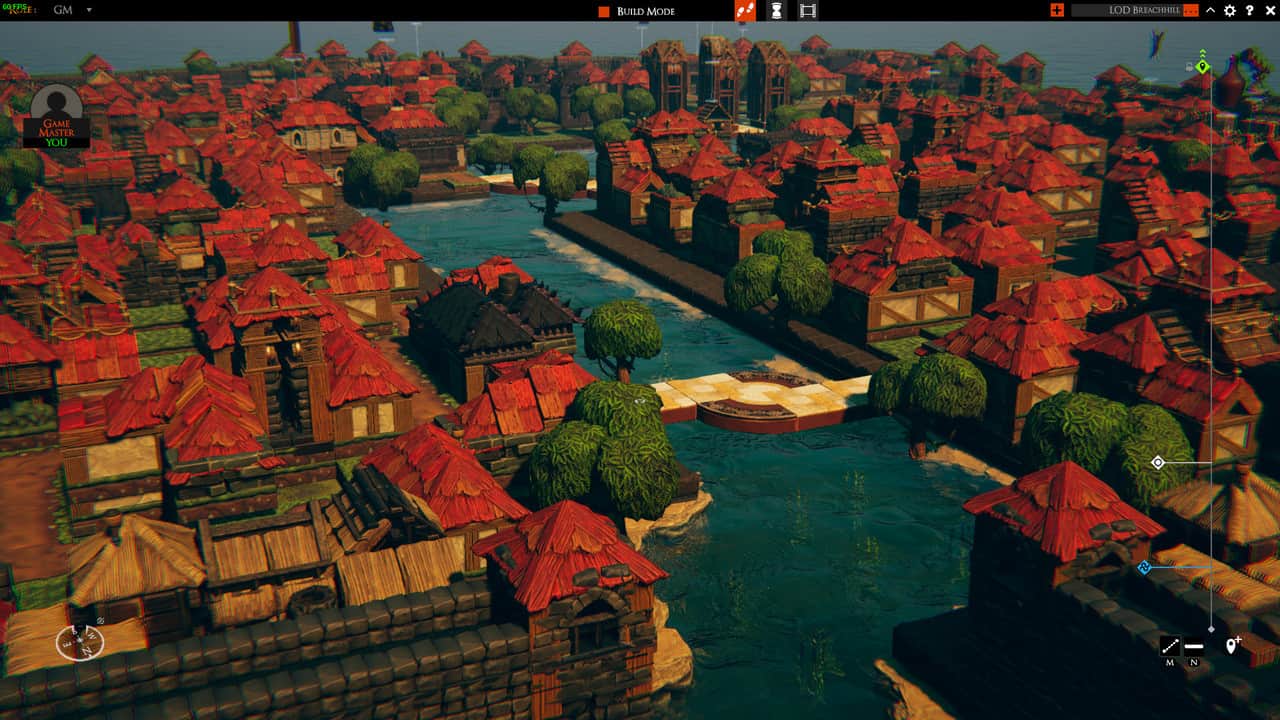
Task: Add a map pin marker
Action: click(x=1233, y=645)
